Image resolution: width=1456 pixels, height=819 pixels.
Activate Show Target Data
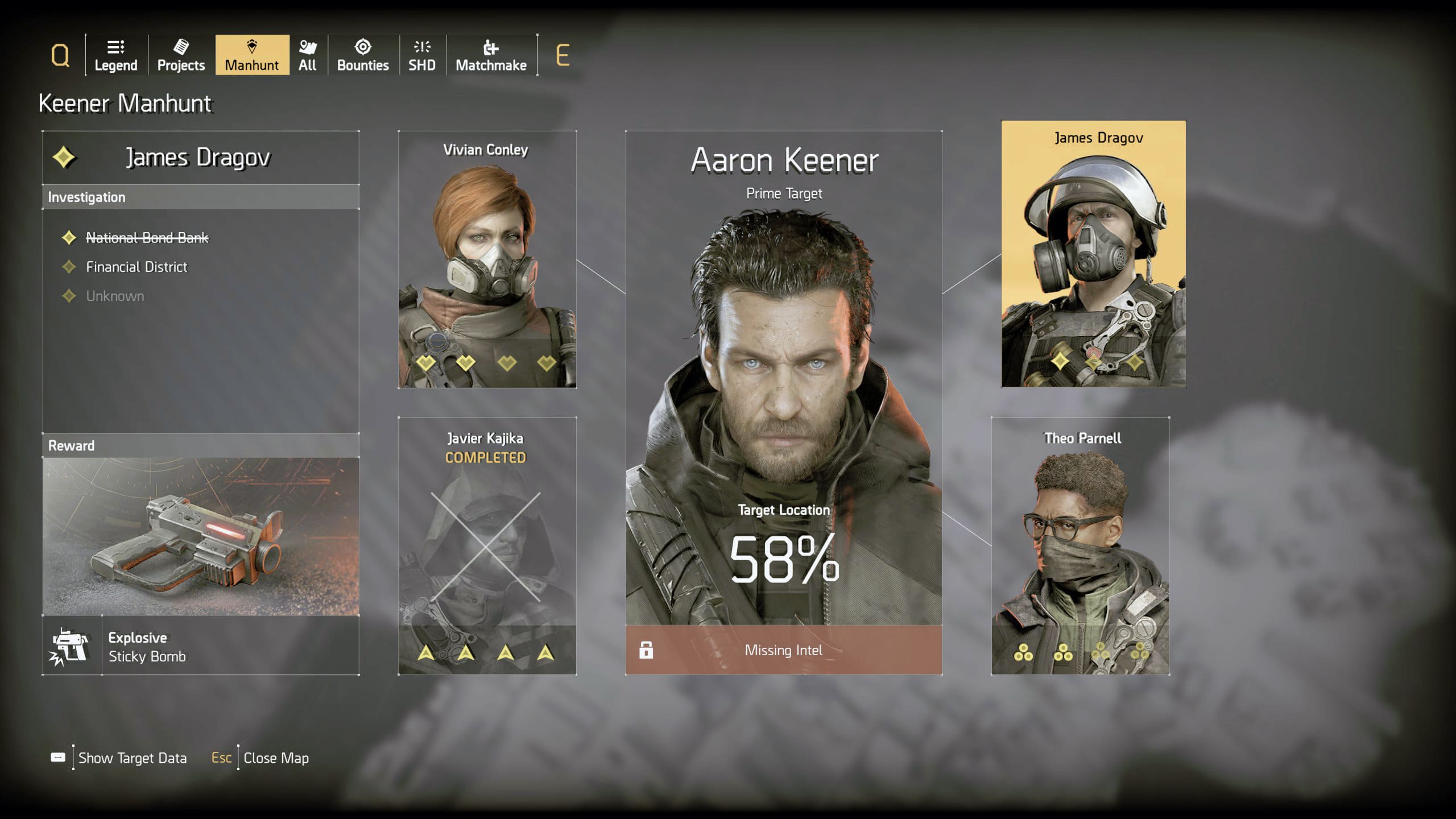[132, 758]
